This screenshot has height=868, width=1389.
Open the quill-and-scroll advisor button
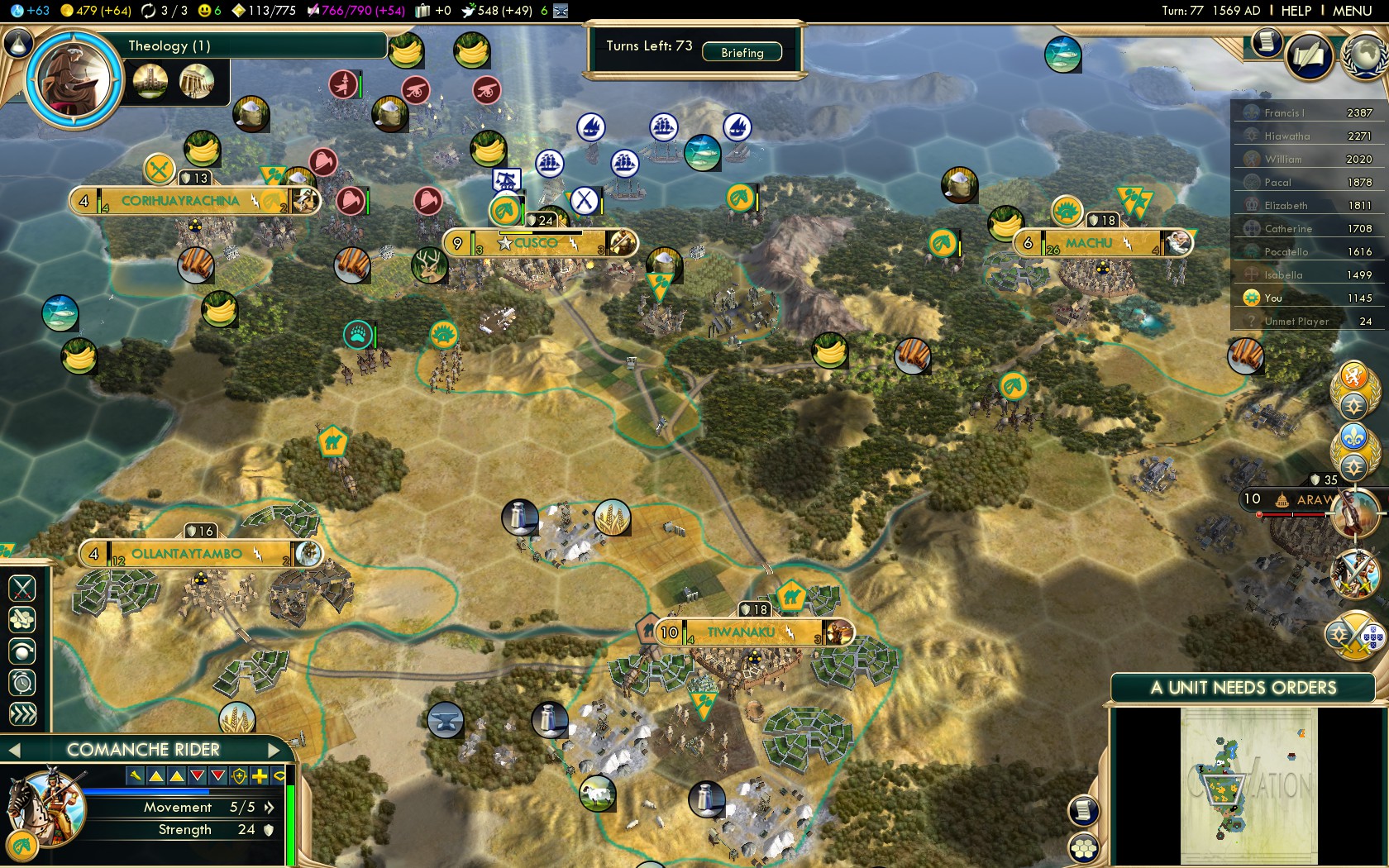click(1310, 56)
